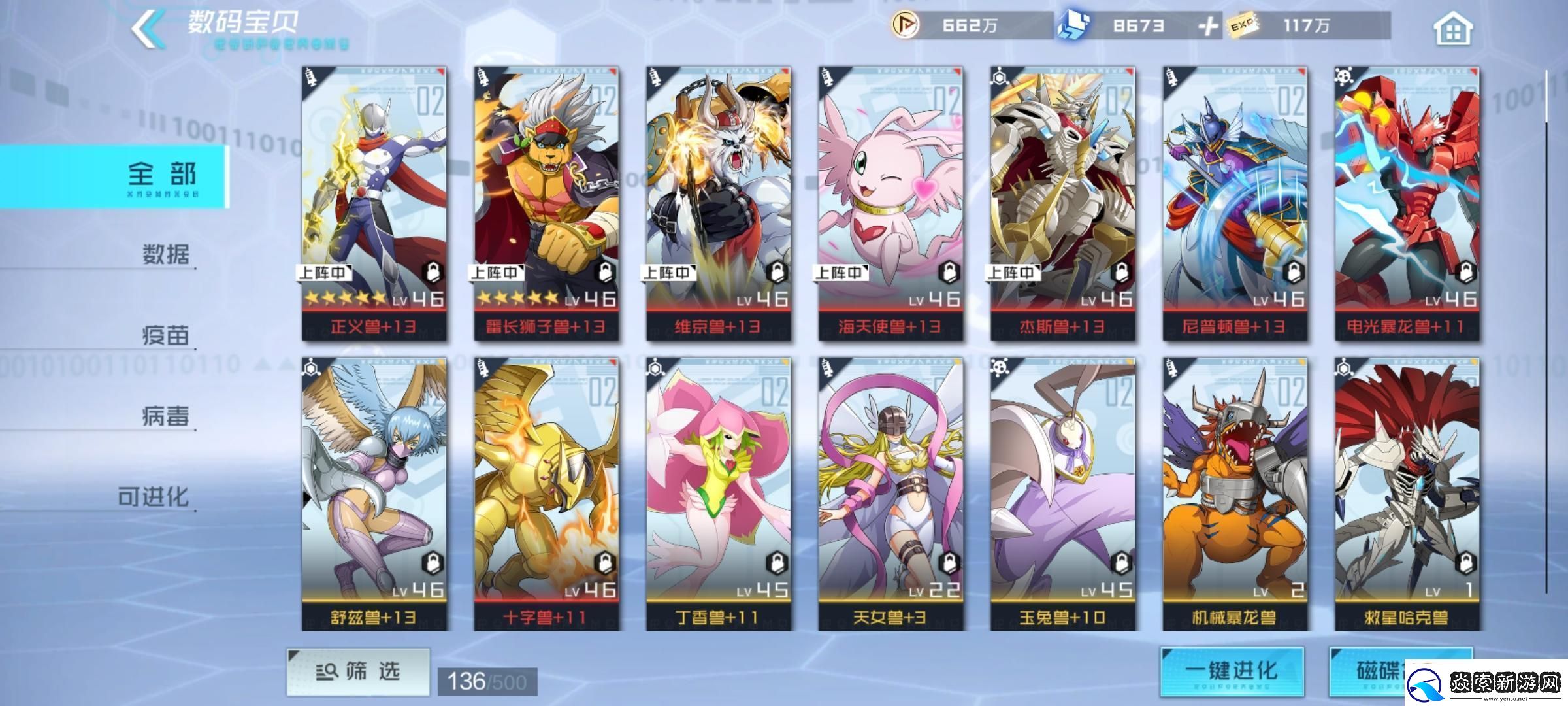
Task: Choose the 酋长狮子兽+13 card
Action: tap(546, 203)
